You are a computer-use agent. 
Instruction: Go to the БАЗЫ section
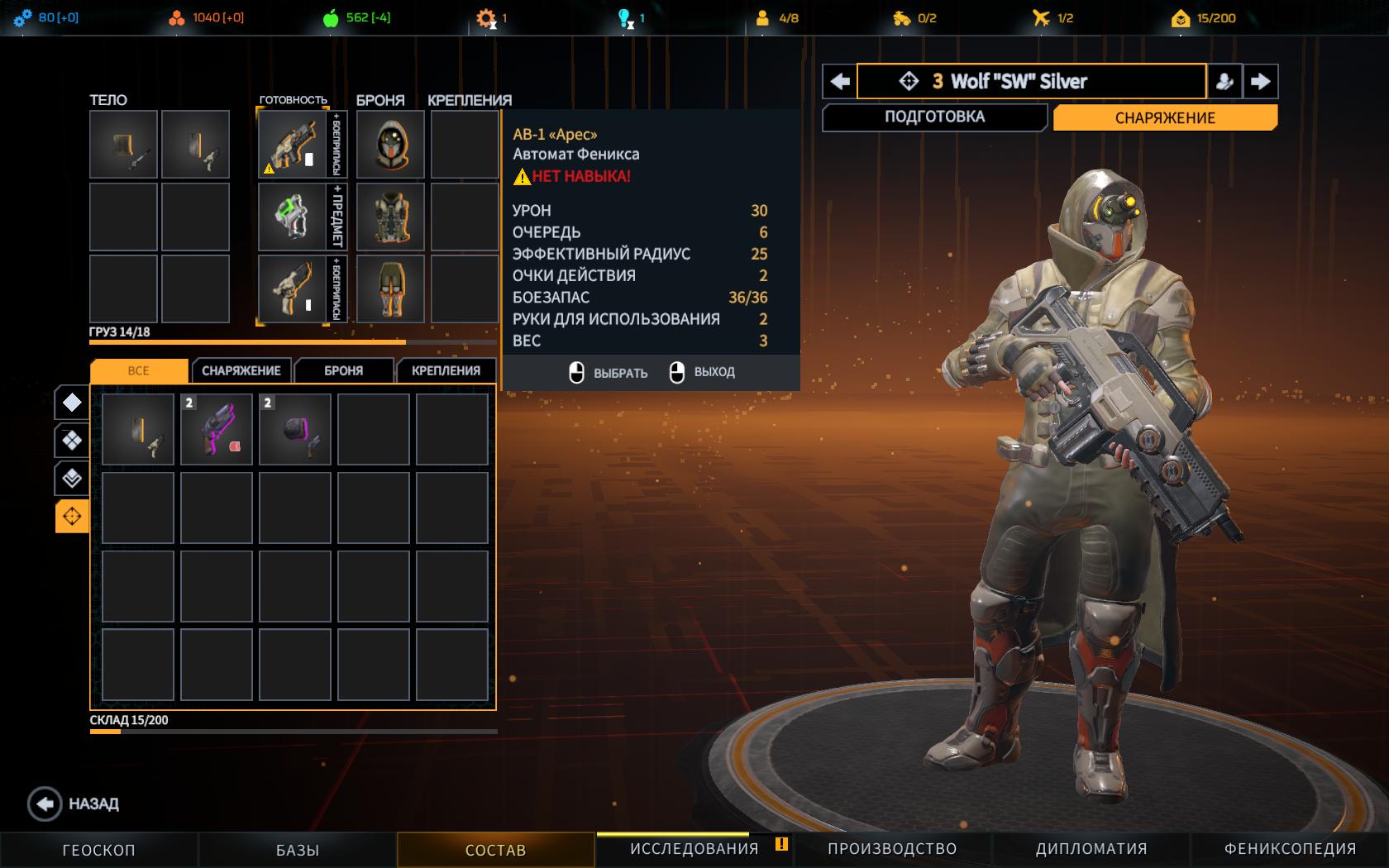pos(297,849)
